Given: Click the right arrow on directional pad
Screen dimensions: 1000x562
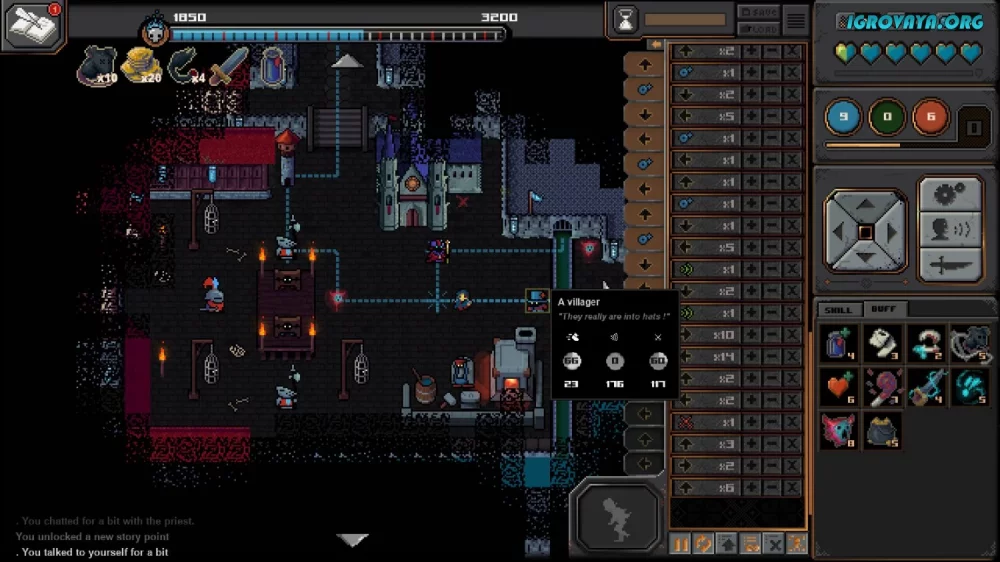Looking at the screenshot, I should 893,232.
